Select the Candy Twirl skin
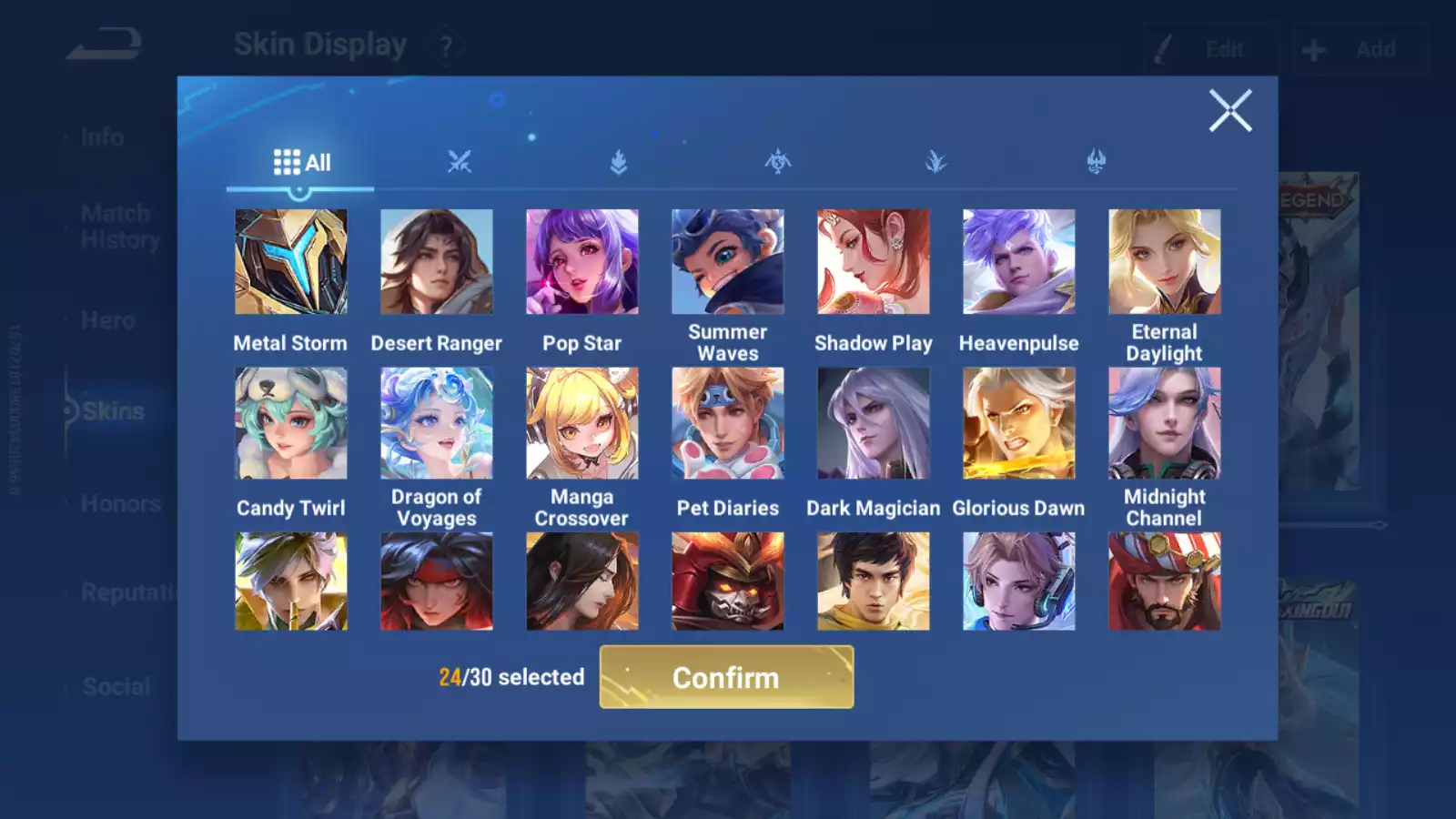This screenshot has width=1456, height=819. click(291, 423)
